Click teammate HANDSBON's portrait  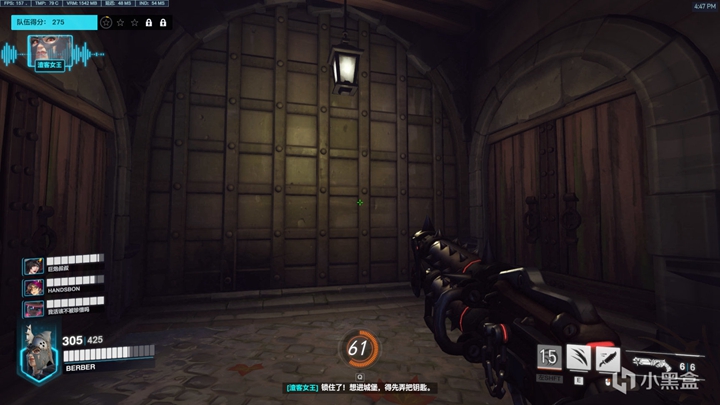[x=32, y=287]
